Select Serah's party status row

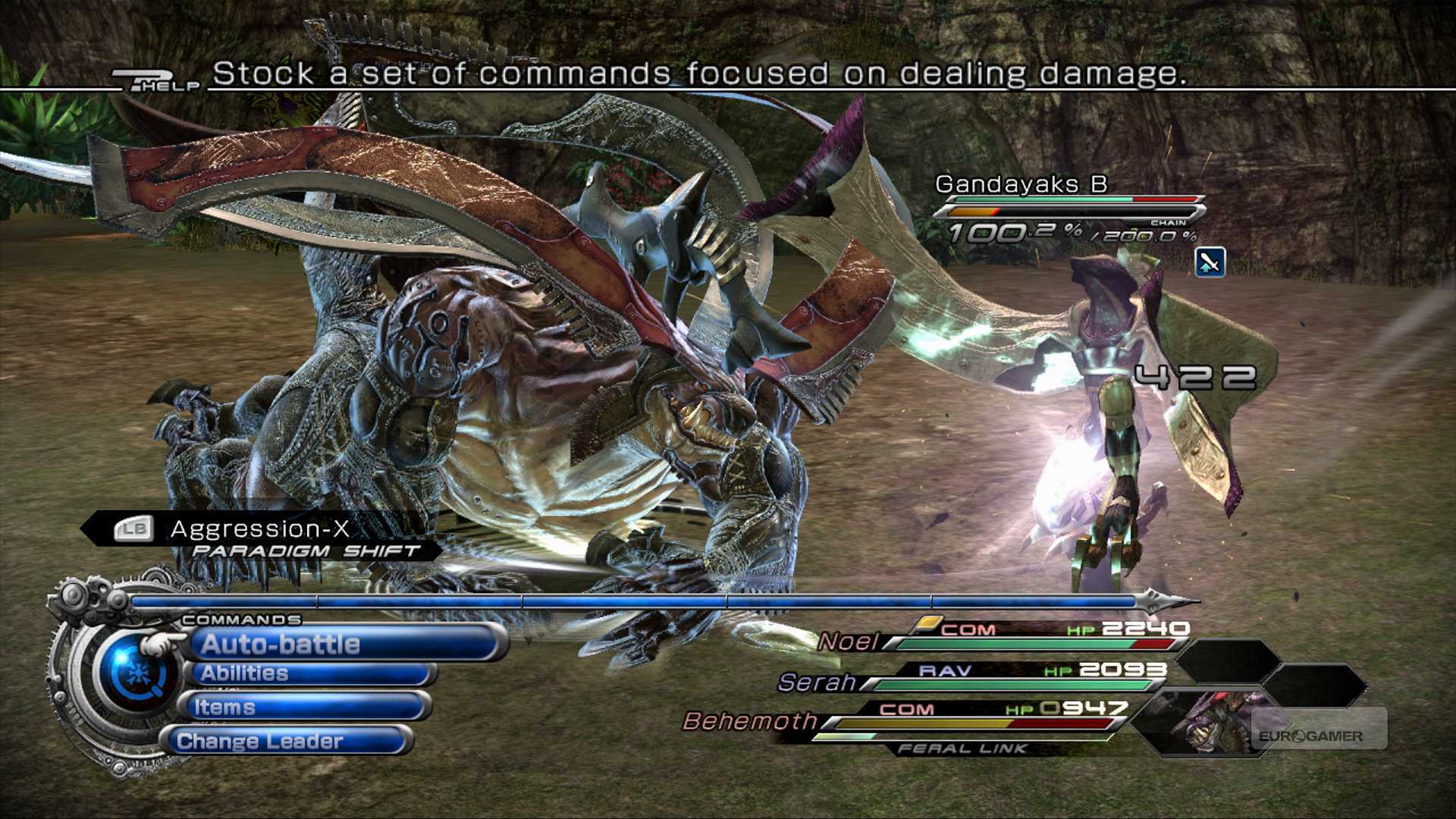(971, 678)
